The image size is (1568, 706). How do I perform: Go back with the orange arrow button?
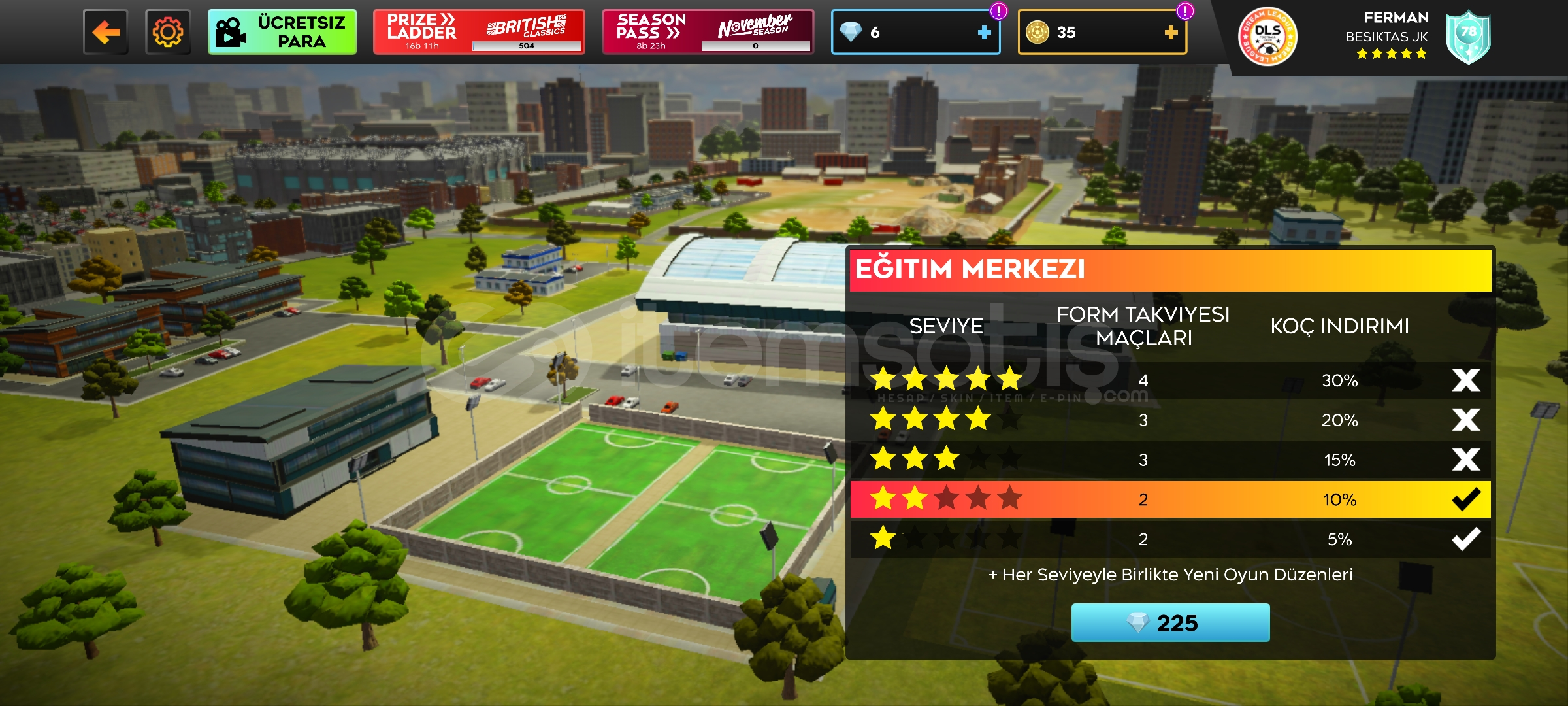(x=106, y=32)
